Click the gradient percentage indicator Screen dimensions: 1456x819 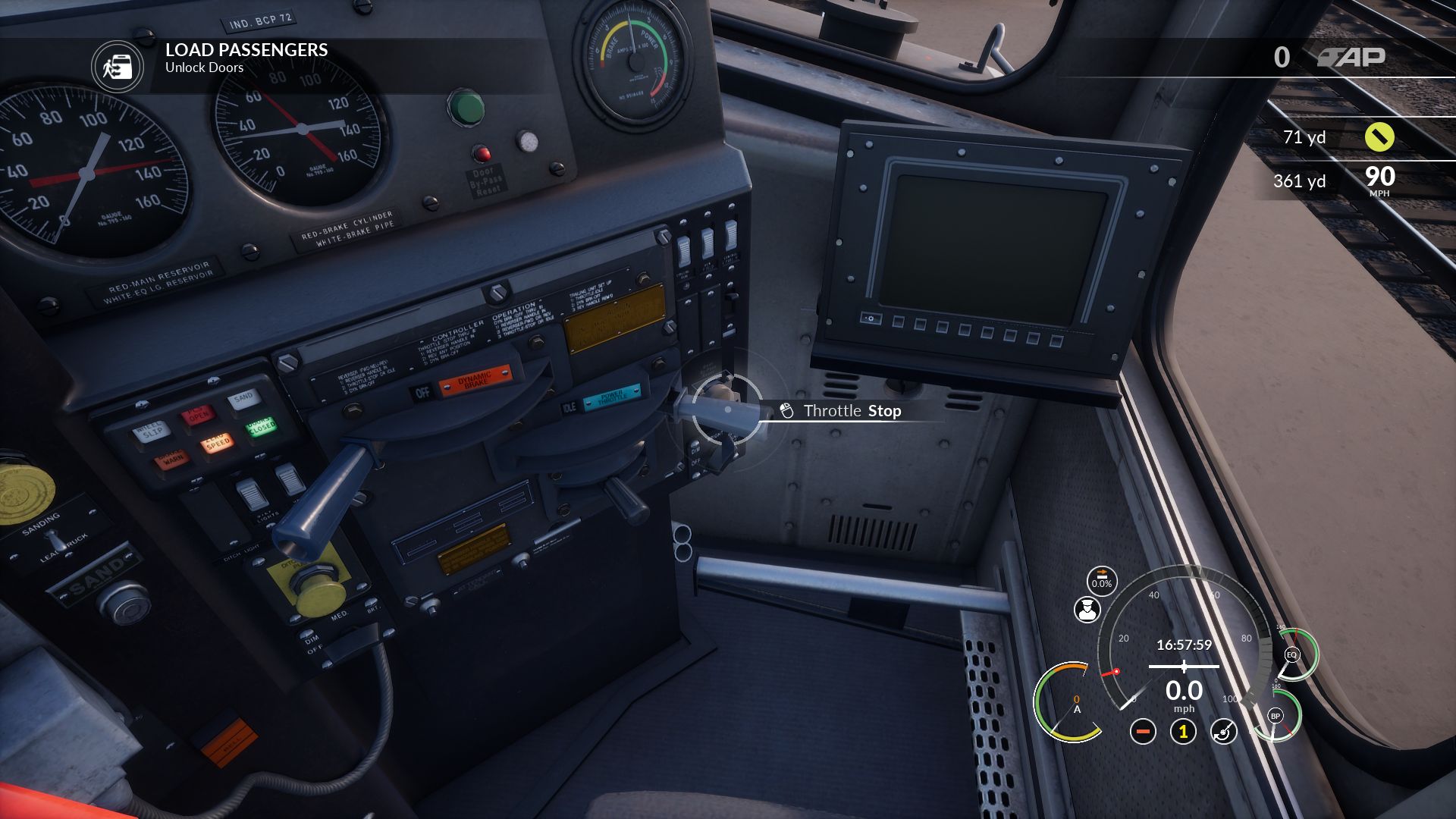pos(1101,580)
